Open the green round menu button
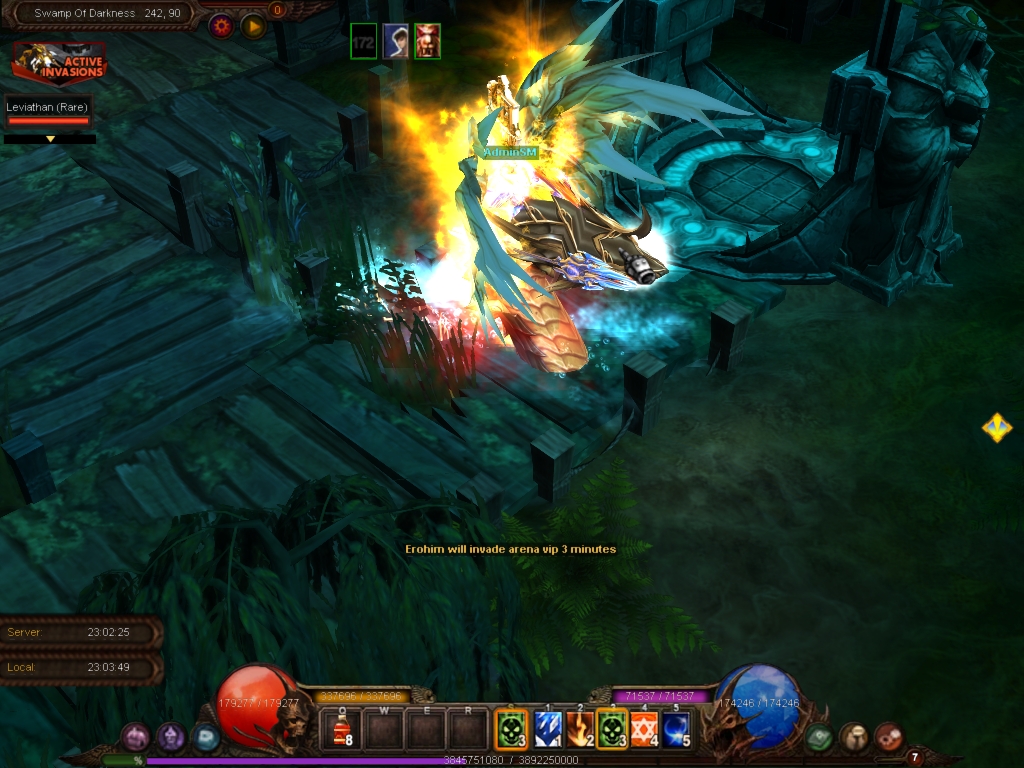Image resolution: width=1024 pixels, height=768 pixels. point(820,738)
